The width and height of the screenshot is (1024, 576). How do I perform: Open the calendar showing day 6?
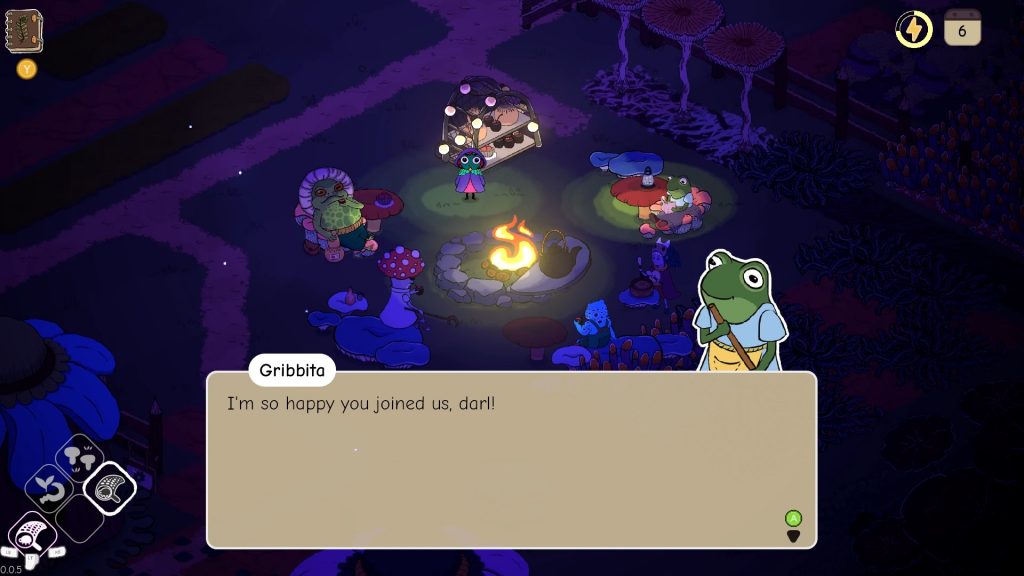pyautogui.click(x=962, y=29)
